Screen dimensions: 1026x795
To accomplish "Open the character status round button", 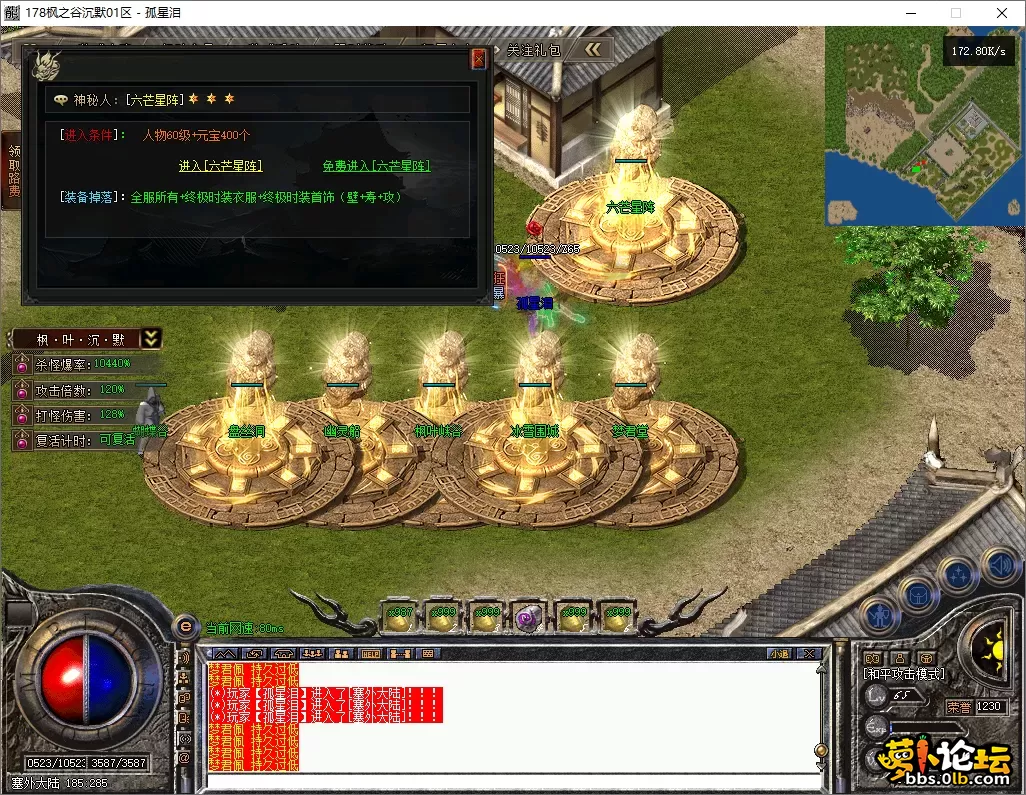I will point(880,614).
